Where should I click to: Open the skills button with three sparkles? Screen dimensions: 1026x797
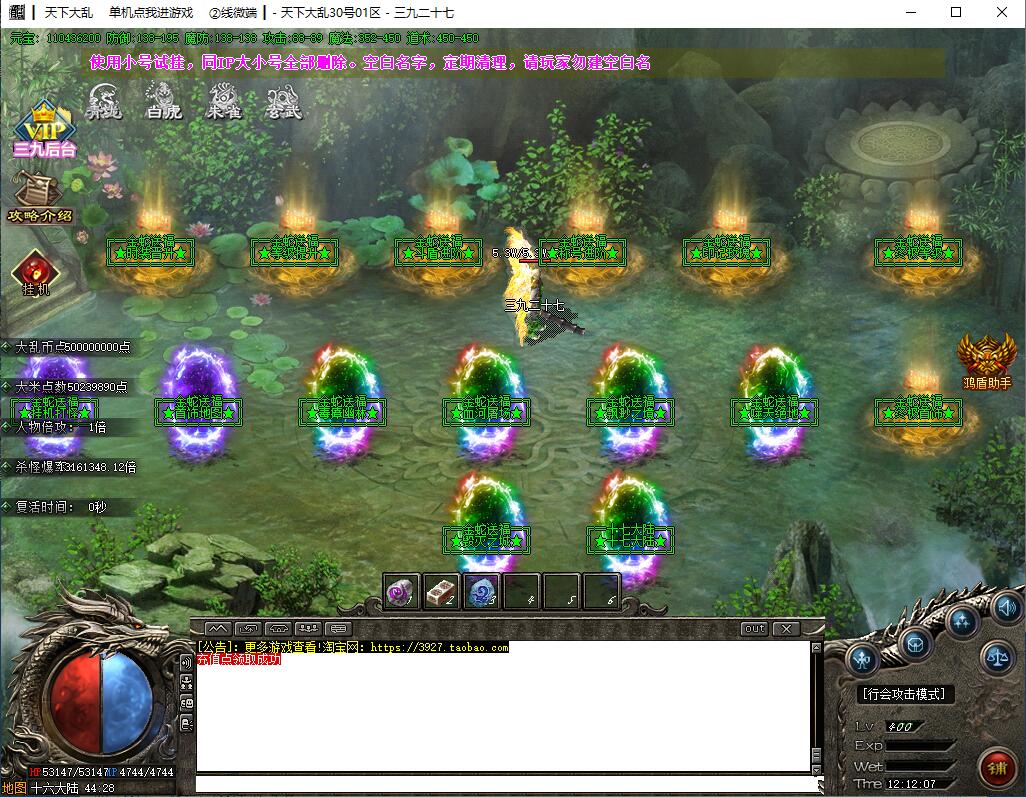tap(962, 622)
